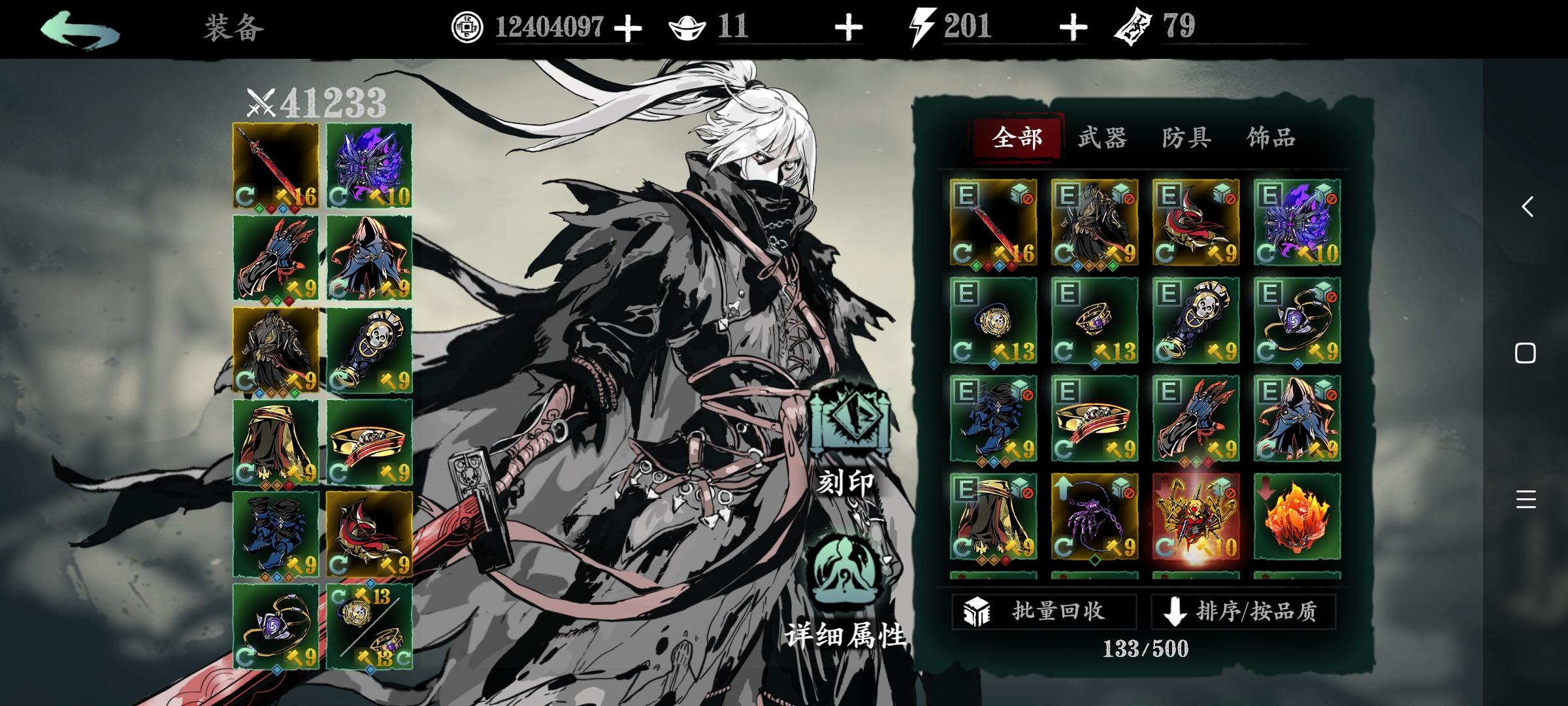Toggle recycle protection on the red sword
The height and width of the screenshot is (706, 1568).
point(1028,199)
